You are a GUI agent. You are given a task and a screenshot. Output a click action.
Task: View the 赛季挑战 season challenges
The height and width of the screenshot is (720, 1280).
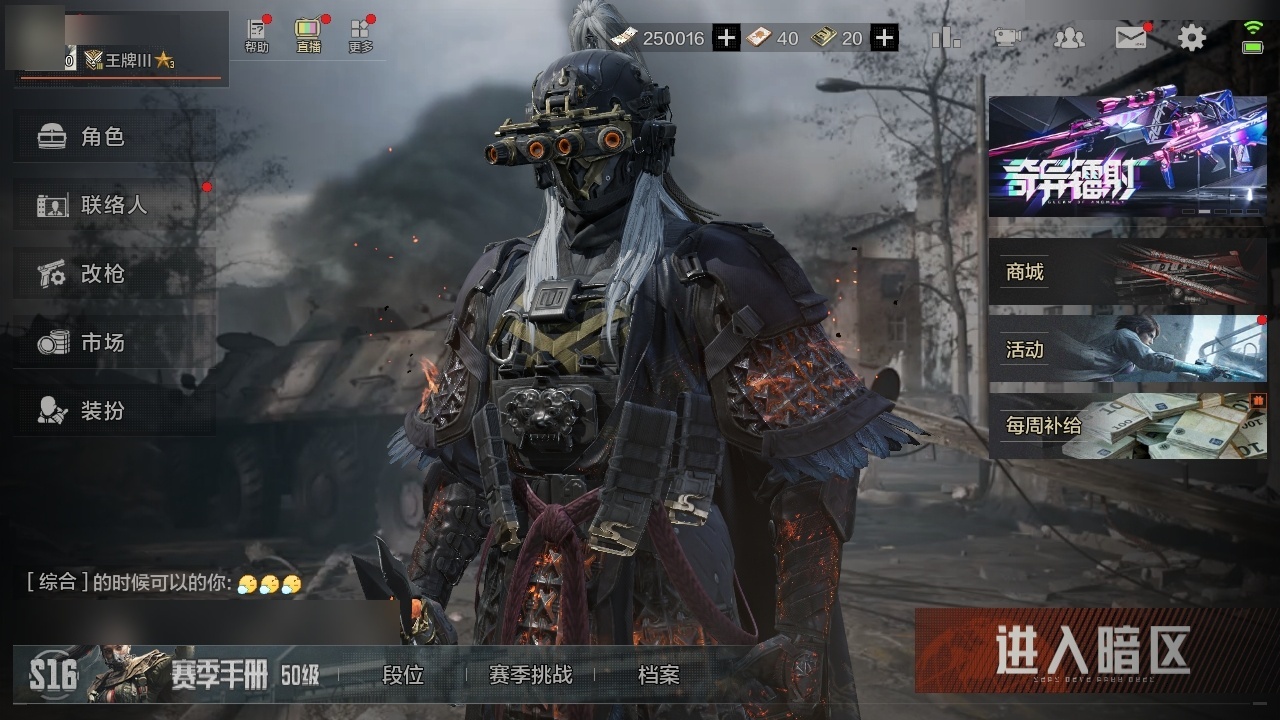pyautogui.click(x=530, y=675)
